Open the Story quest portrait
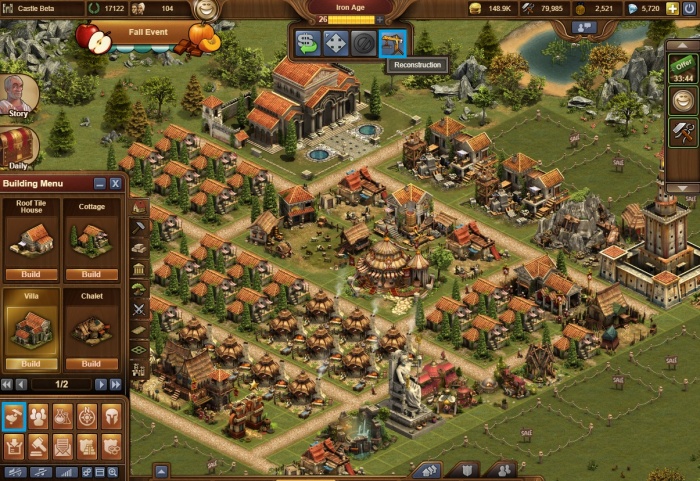Screen dimensions: 700x481 click(17, 94)
